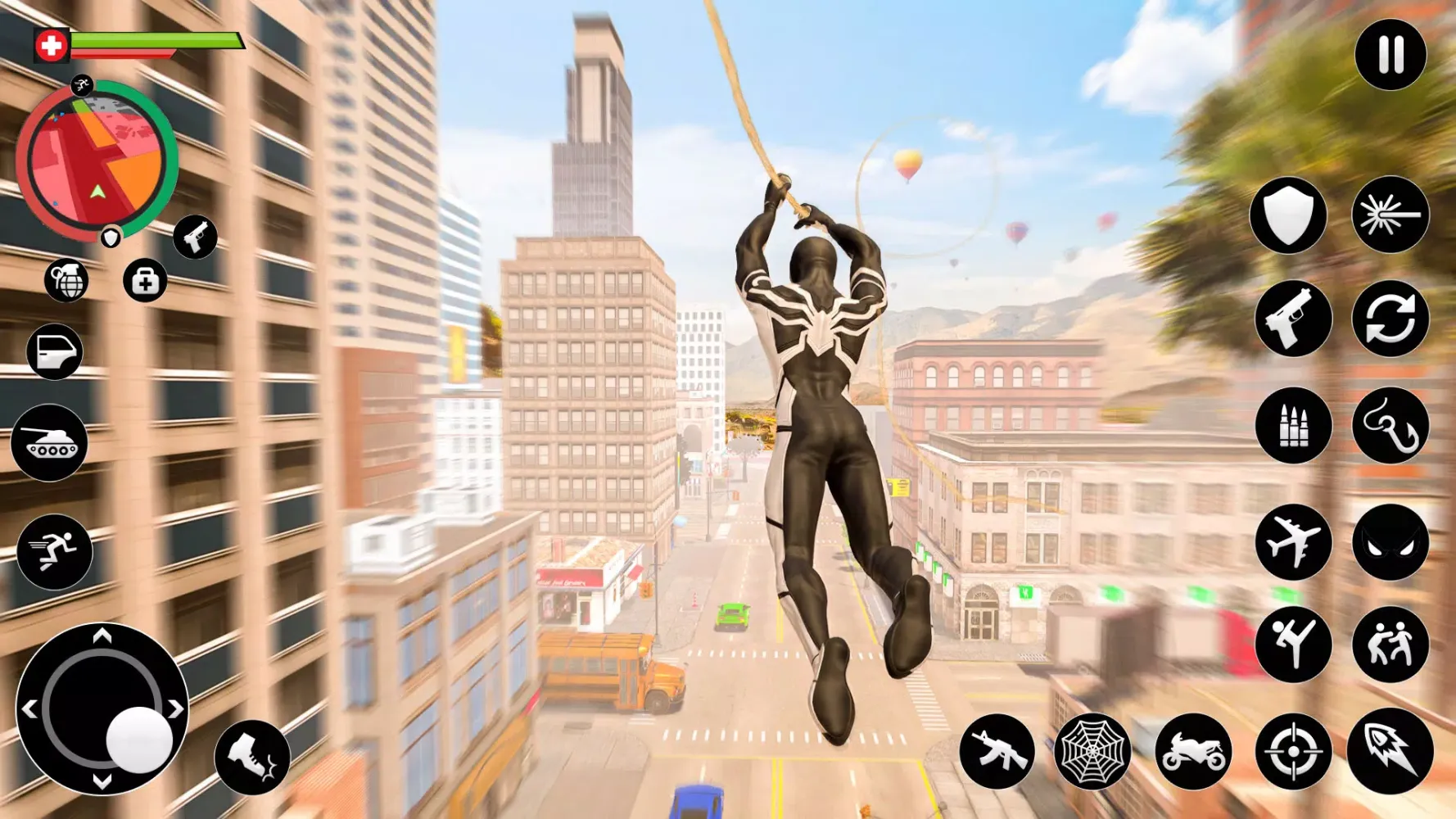Open the circular minimap

pyautogui.click(x=96, y=161)
